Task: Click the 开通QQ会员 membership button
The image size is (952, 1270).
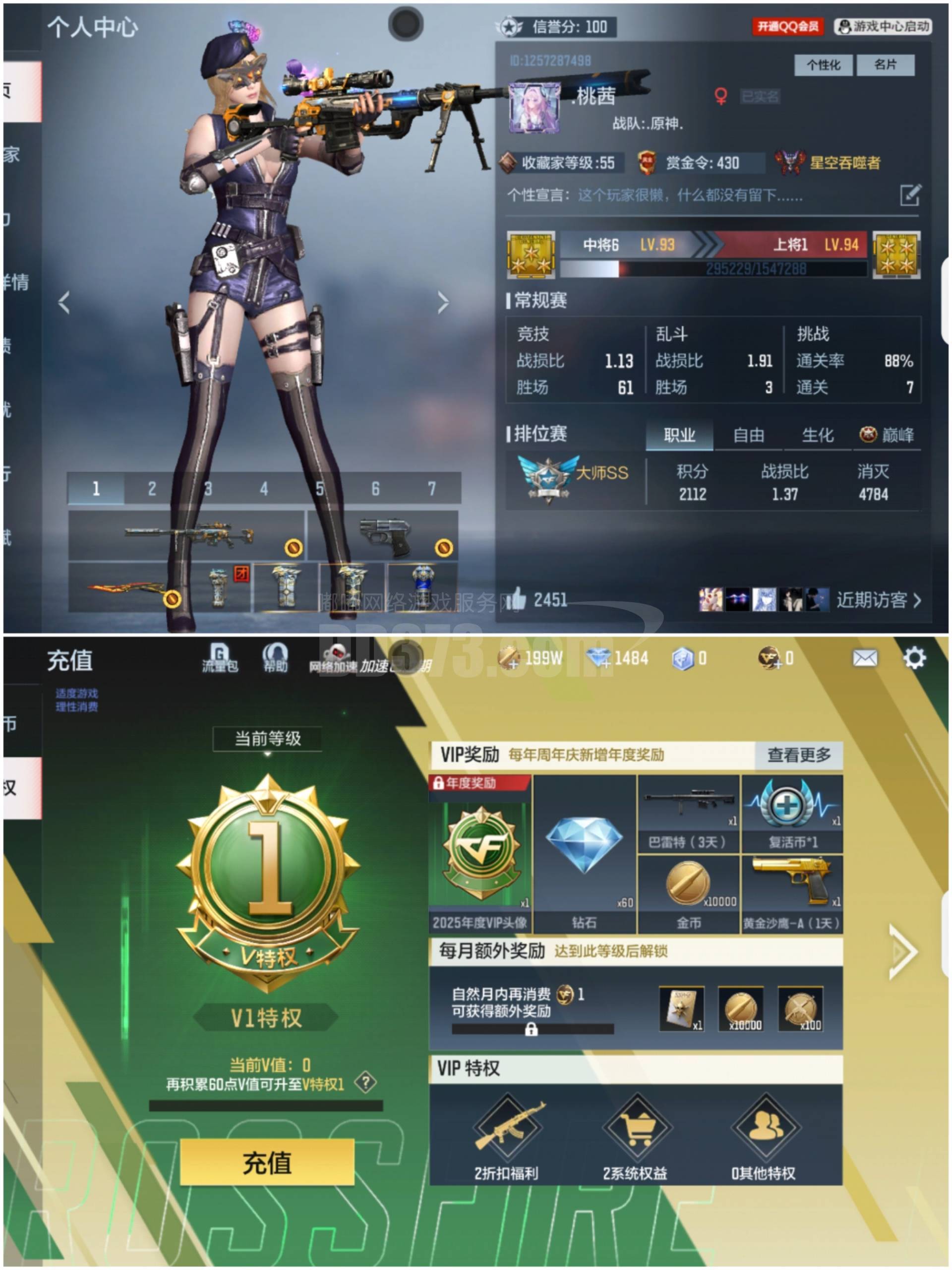Action: (x=788, y=25)
